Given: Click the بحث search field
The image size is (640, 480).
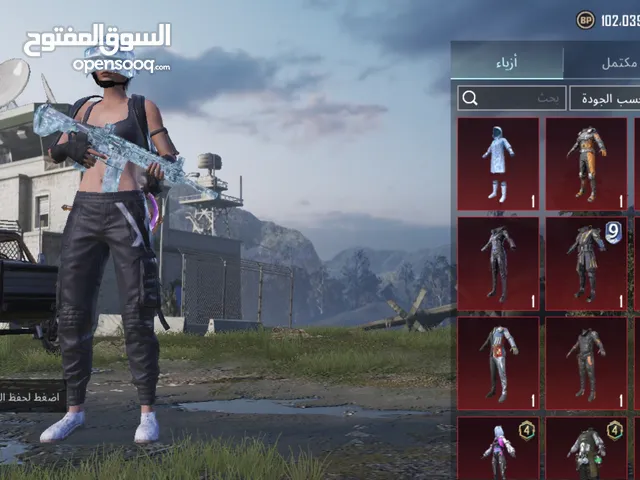Looking at the screenshot, I should (x=510, y=98).
